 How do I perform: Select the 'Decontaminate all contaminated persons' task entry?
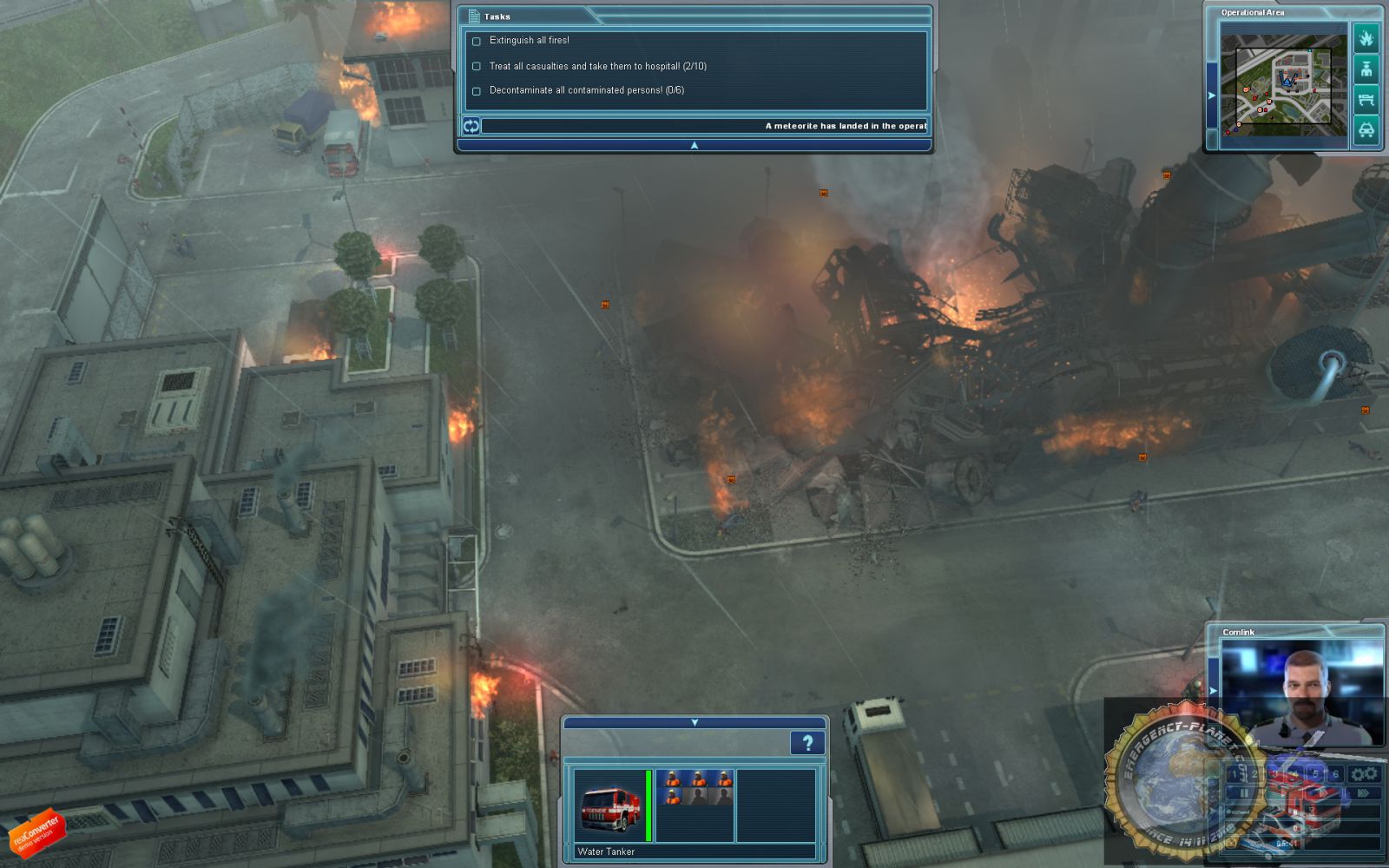[x=586, y=90]
